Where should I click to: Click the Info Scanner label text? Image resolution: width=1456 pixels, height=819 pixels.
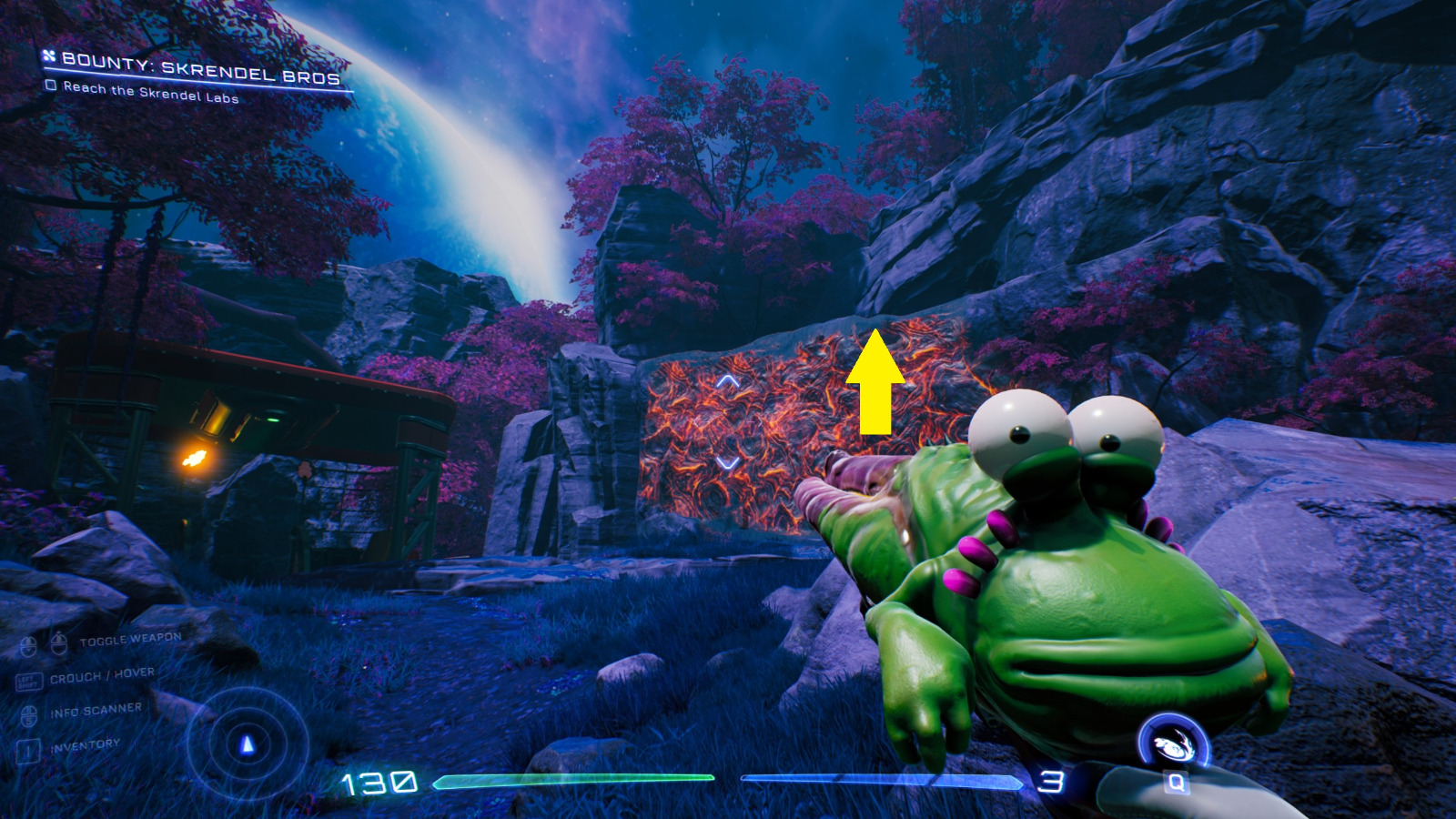click(x=96, y=711)
